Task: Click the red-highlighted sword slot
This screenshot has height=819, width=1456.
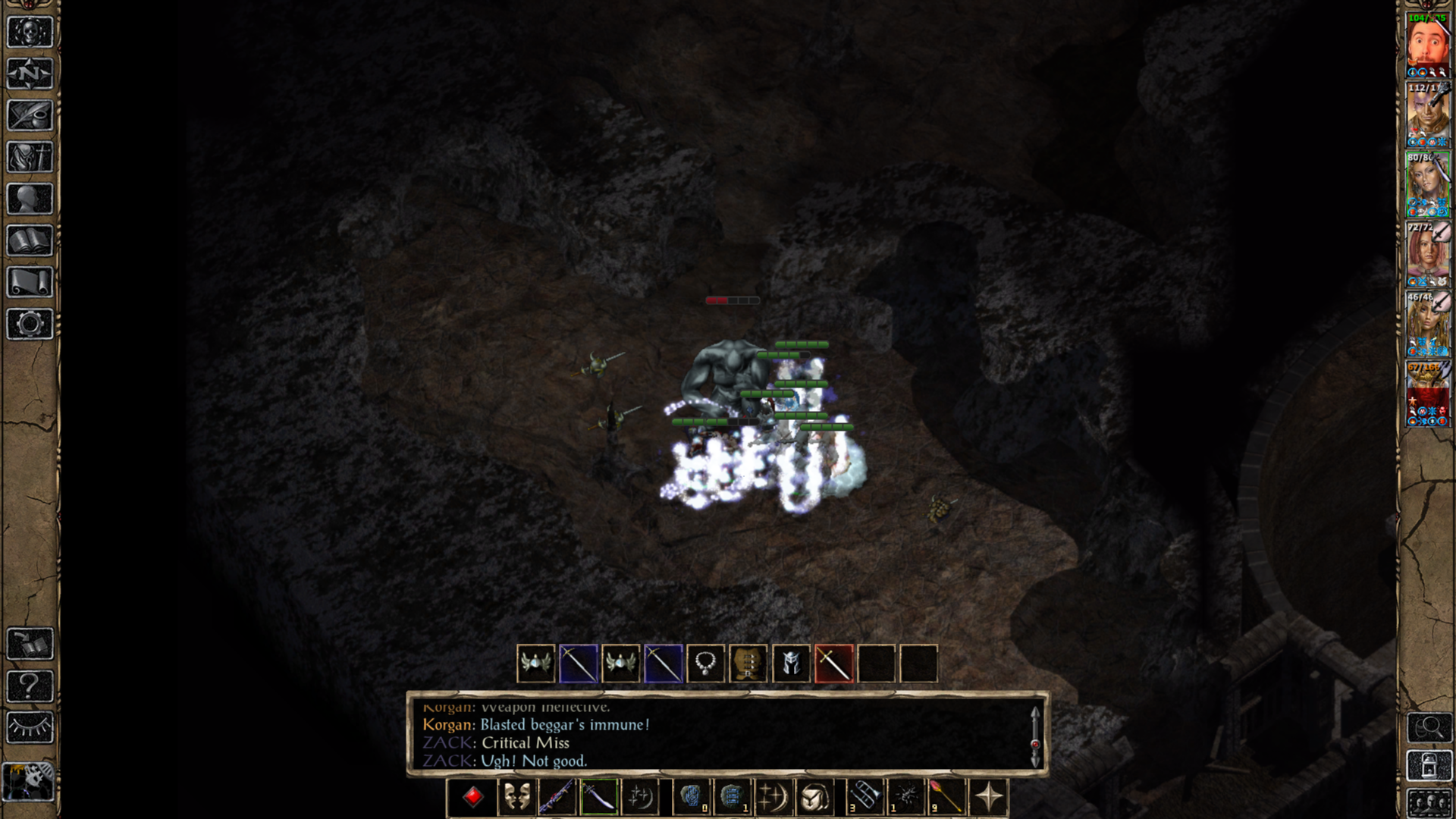Action: [x=833, y=664]
